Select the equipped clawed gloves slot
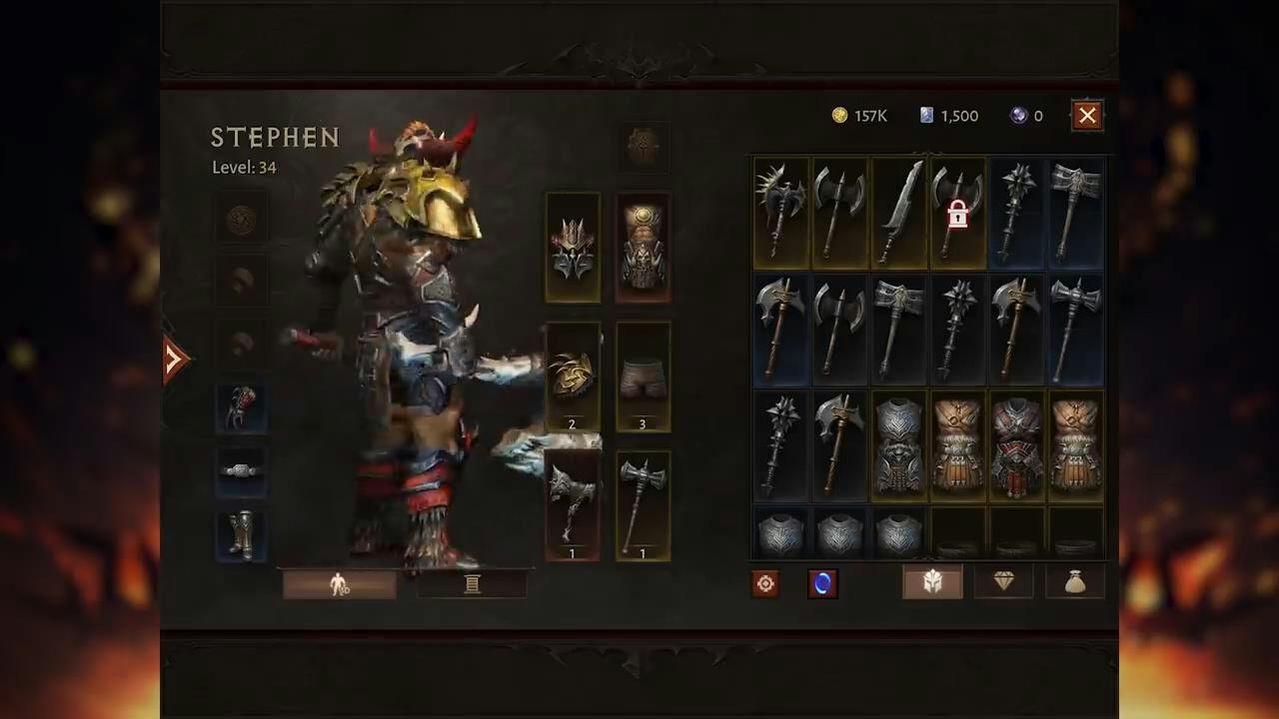 (242, 407)
